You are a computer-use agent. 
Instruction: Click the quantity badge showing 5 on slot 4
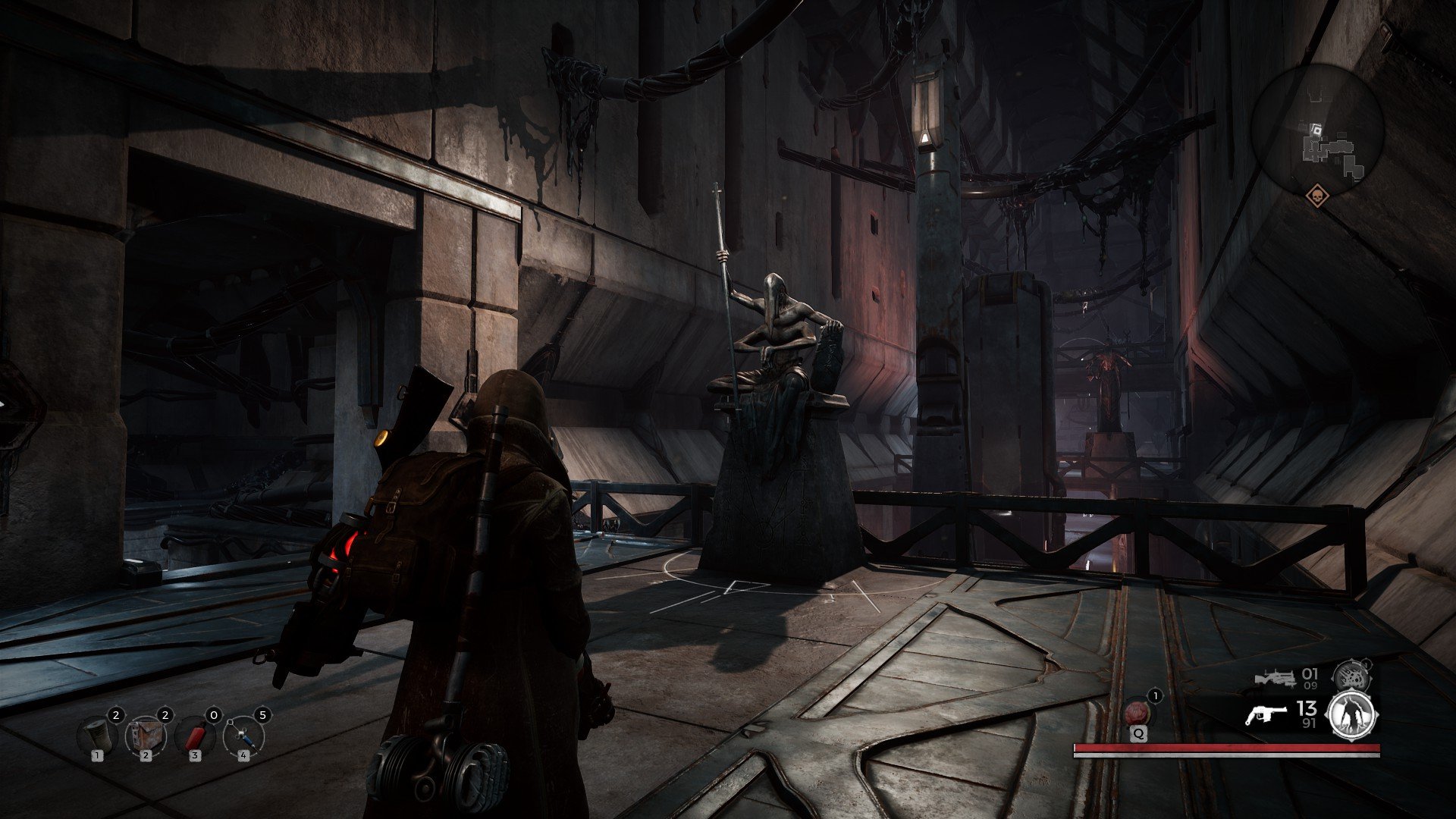click(263, 715)
